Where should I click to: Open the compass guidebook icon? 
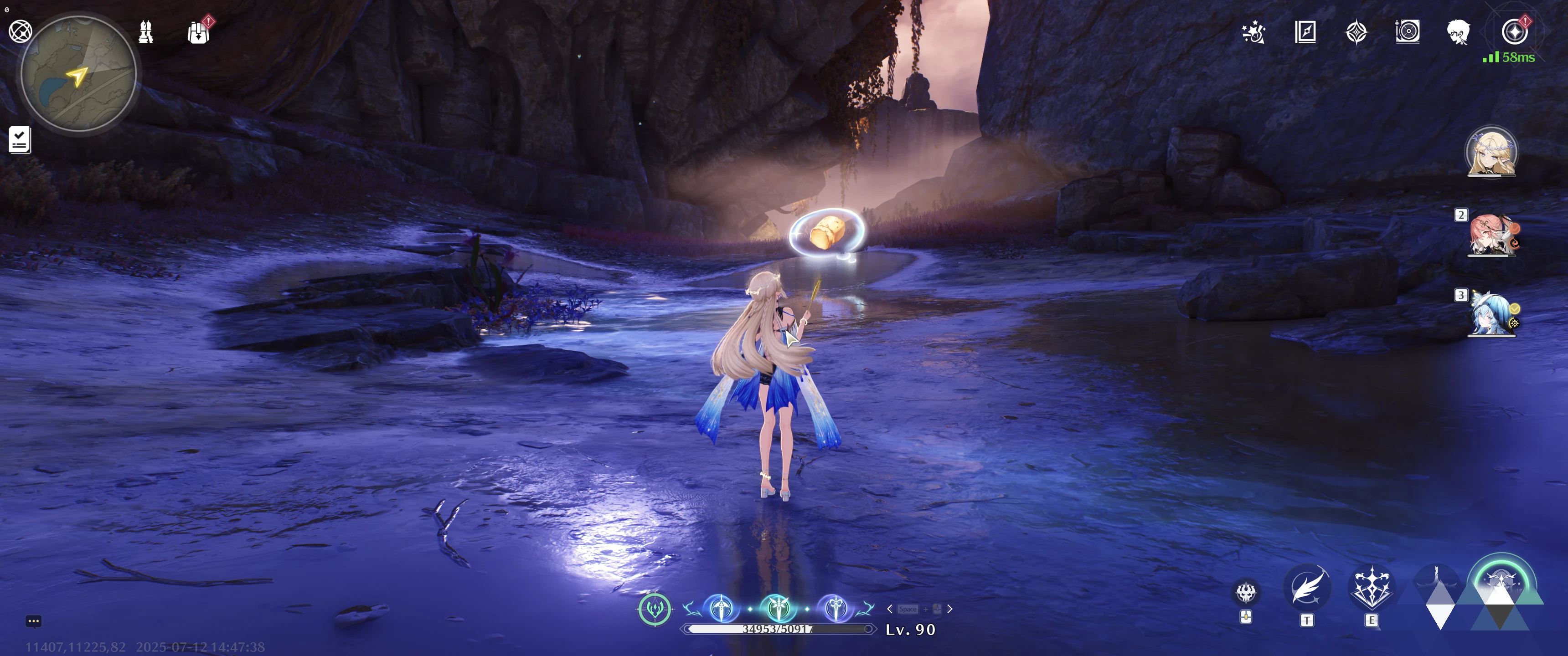1305,31
